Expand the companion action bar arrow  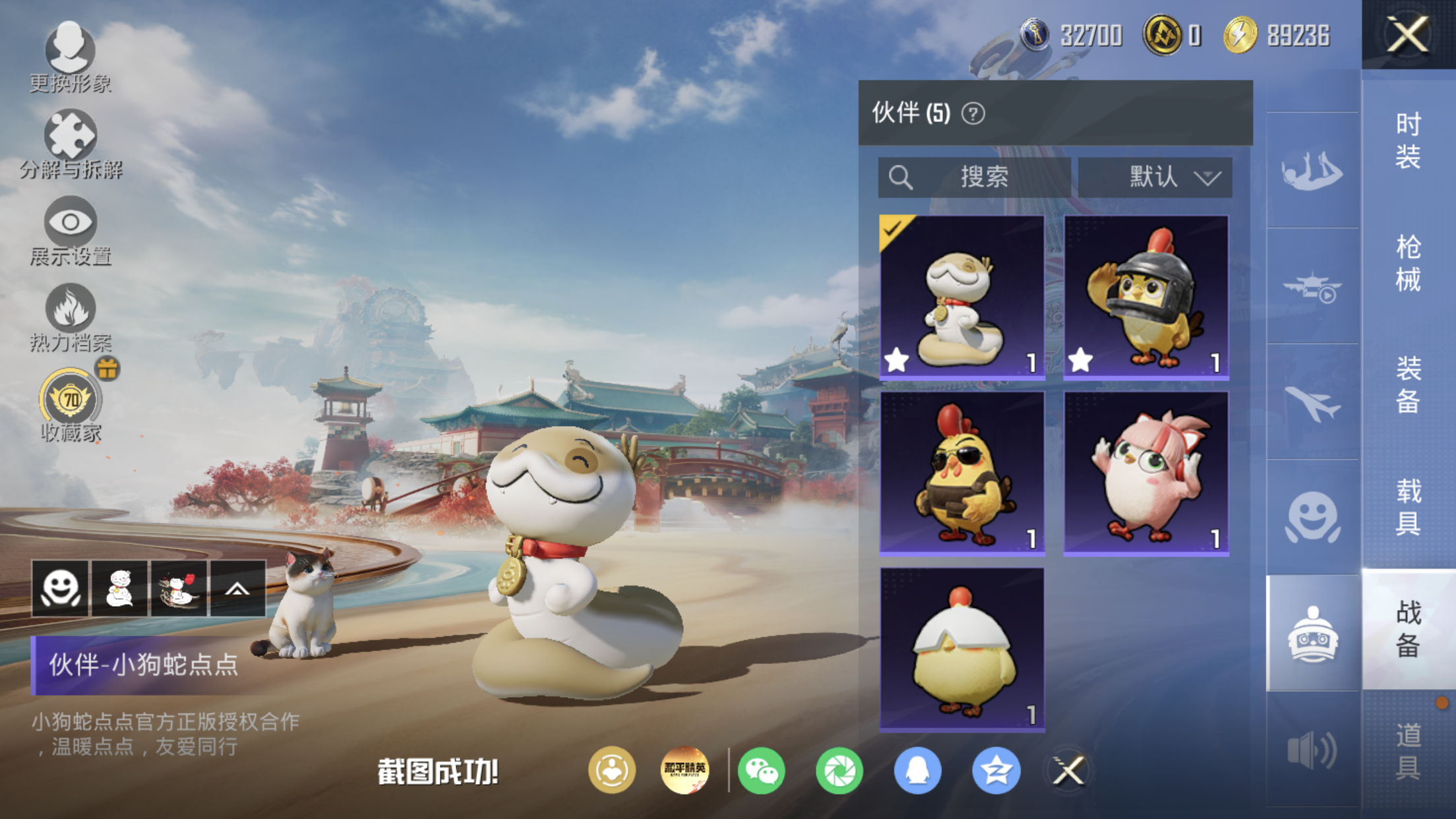click(x=237, y=588)
